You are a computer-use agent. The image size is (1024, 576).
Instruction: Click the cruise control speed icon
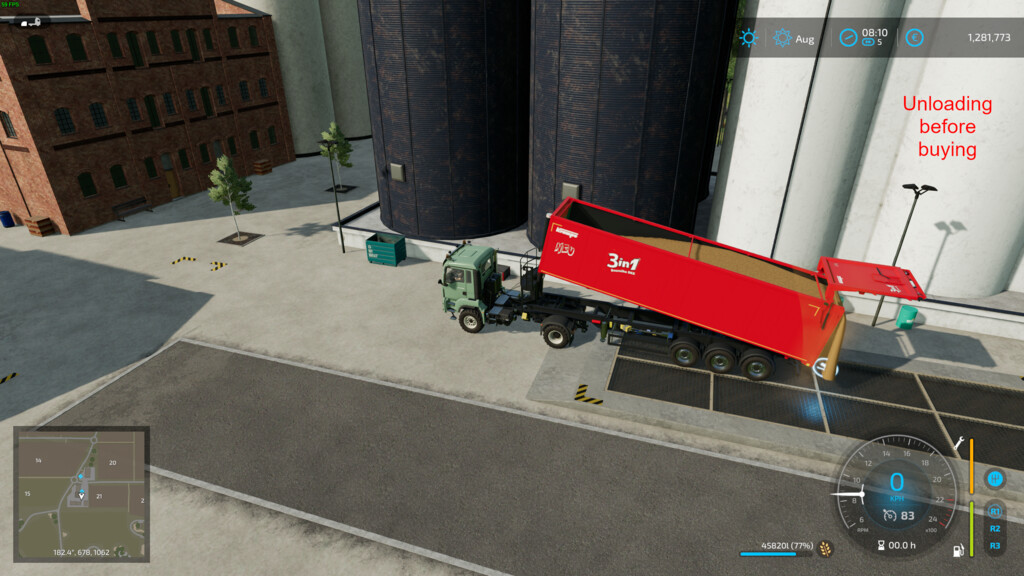click(889, 515)
